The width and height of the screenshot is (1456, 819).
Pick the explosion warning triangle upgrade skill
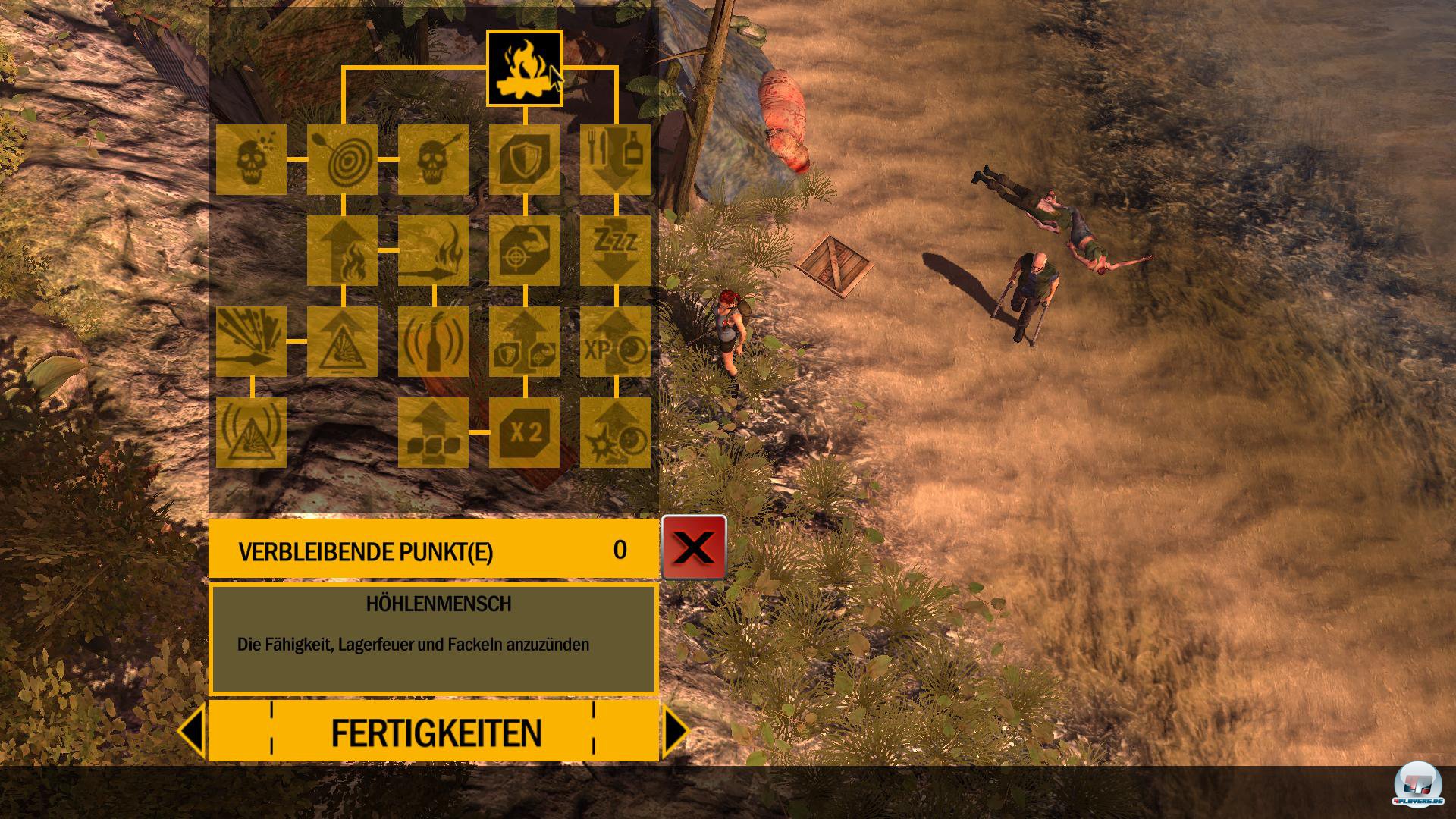[x=342, y=342]
